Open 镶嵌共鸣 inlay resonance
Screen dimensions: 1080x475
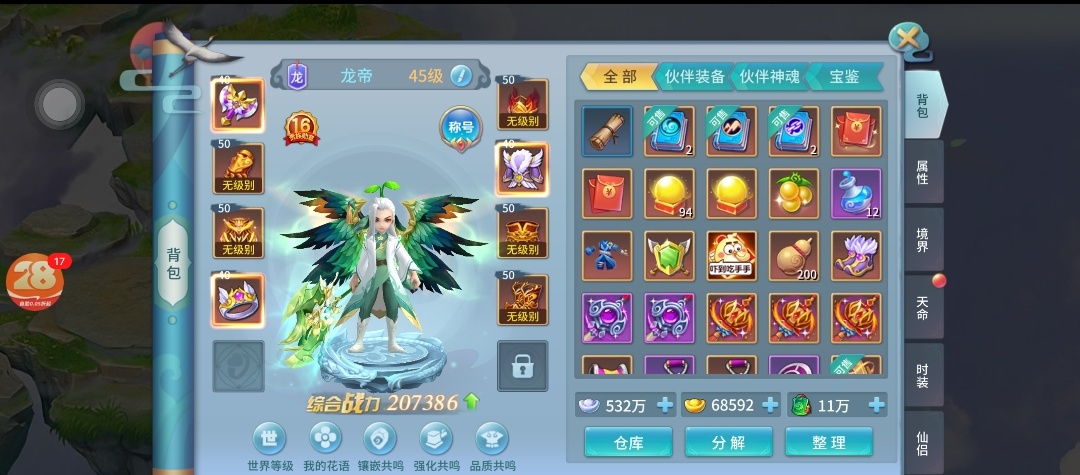[x=380, y=446]
